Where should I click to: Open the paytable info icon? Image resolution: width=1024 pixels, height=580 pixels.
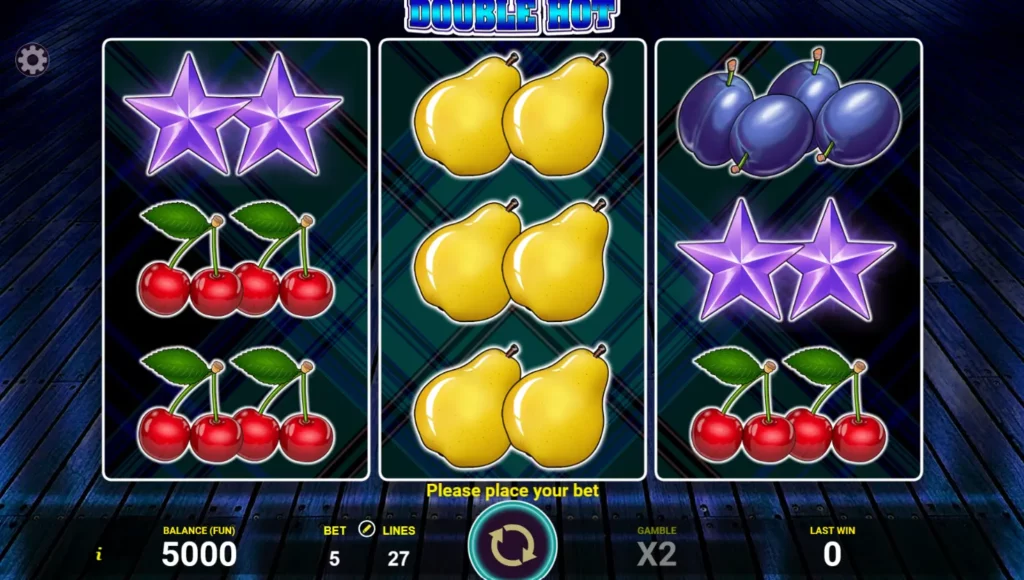[x=98, y=554]
